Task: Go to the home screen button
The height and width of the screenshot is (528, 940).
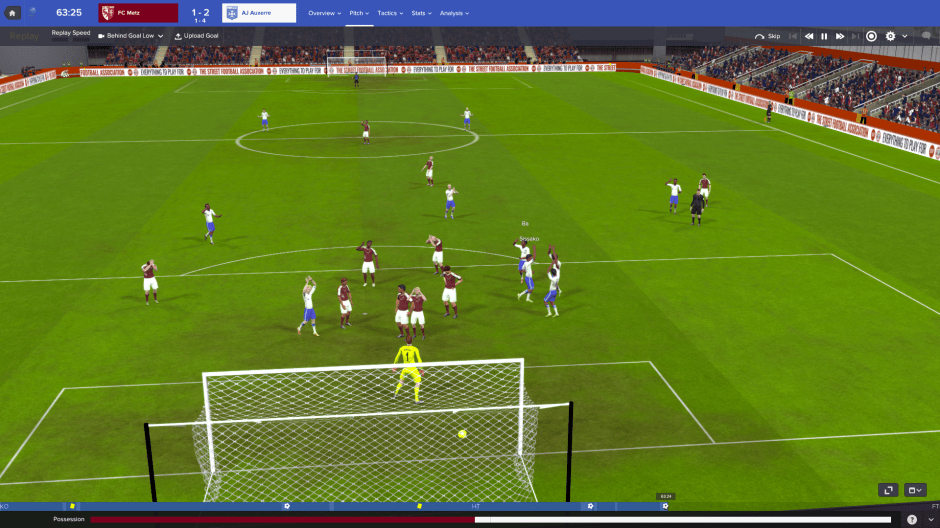Action: [13, 13]
